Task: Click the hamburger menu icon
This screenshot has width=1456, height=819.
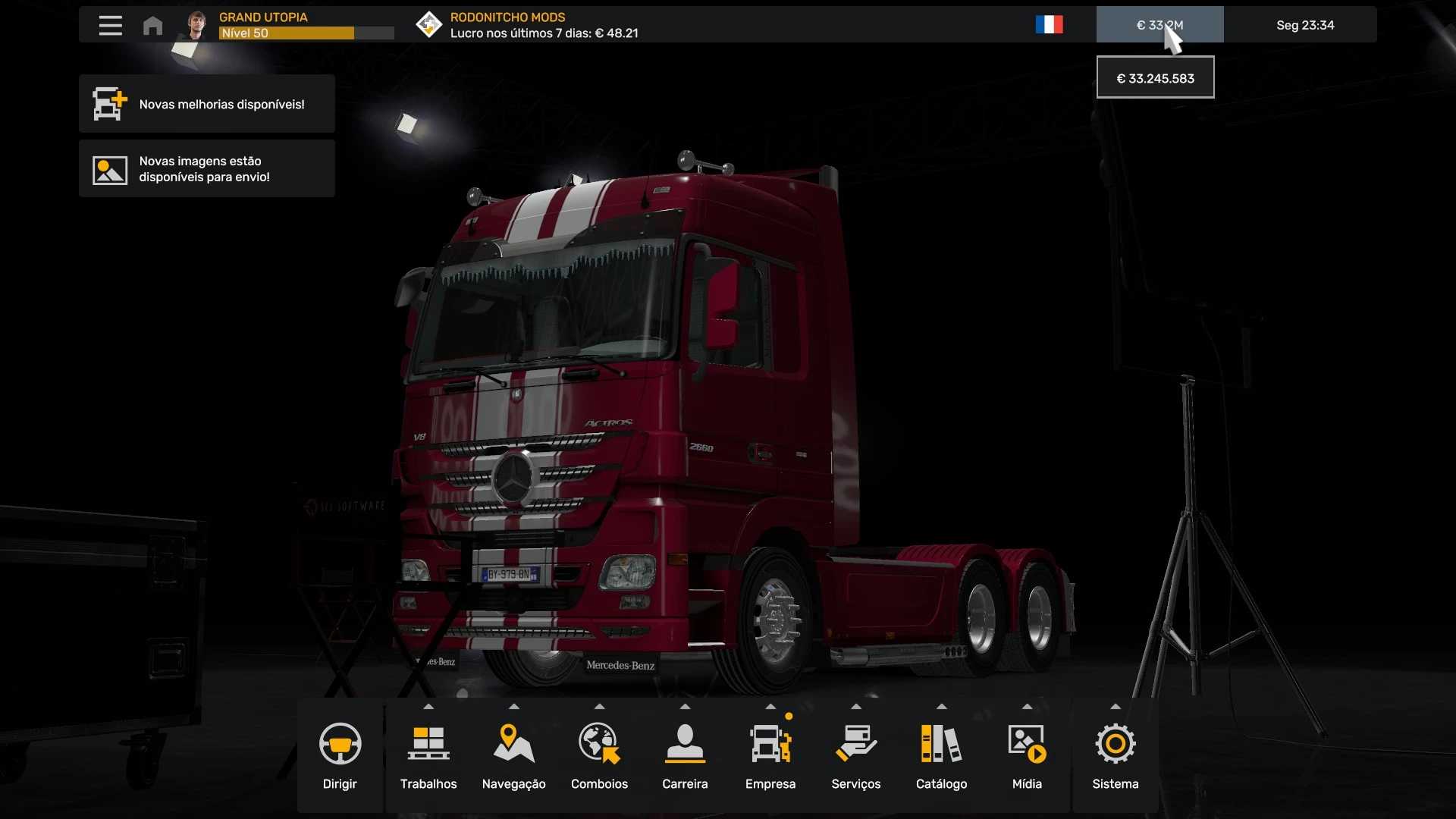Action: coord(111,25)
